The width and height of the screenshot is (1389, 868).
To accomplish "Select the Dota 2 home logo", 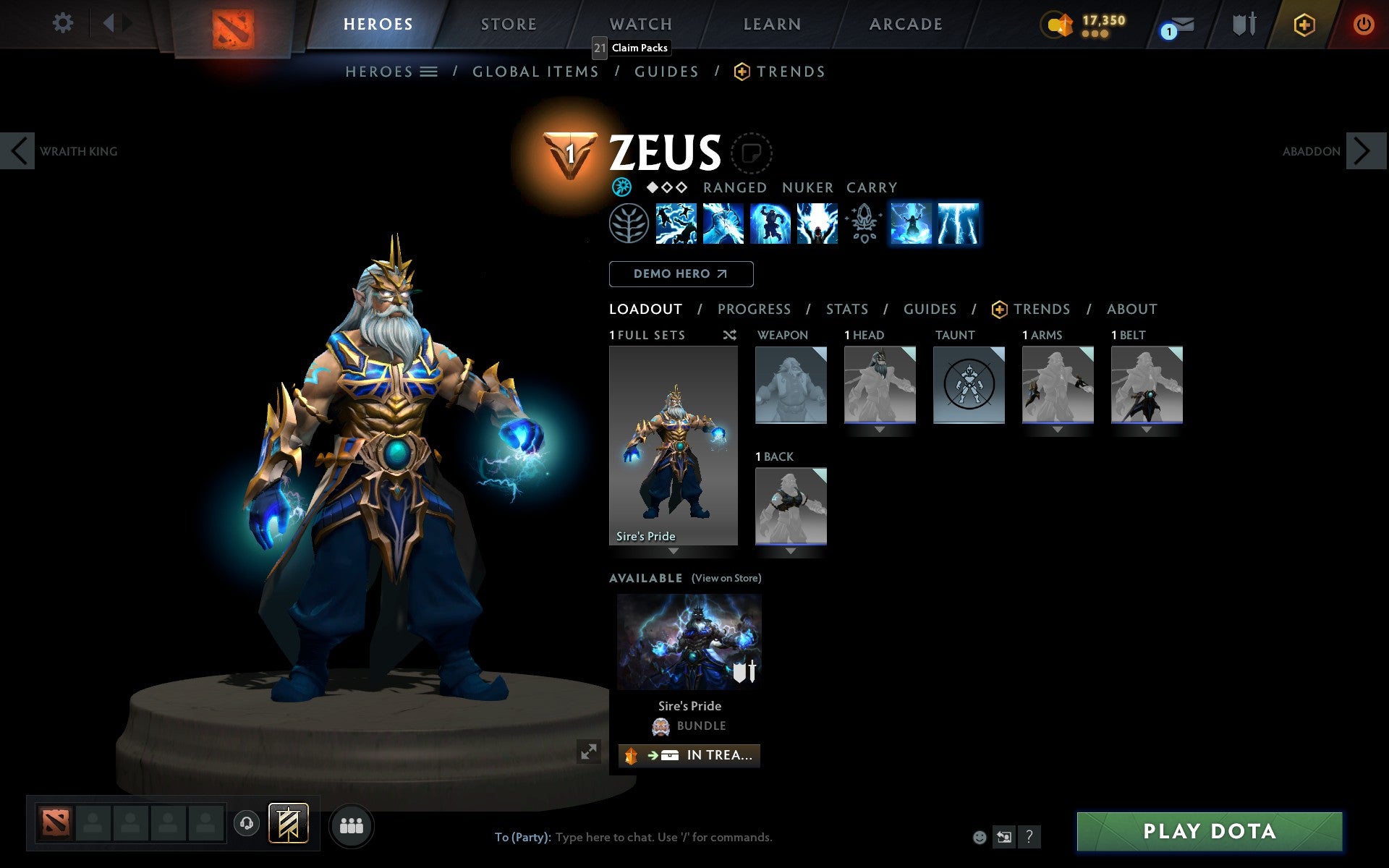I will [233, 24].
